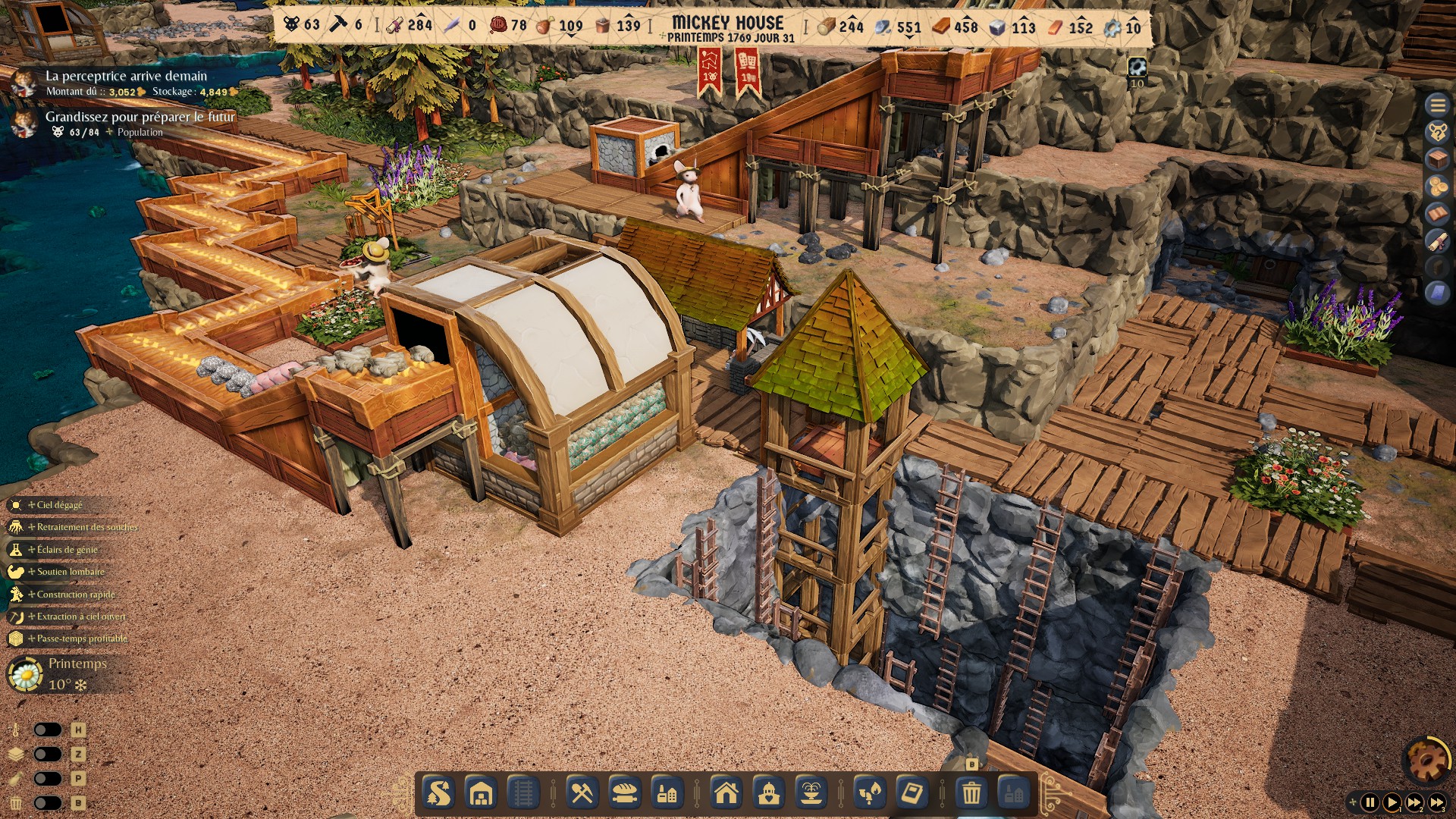Activate the trash can demolish tool
Image resolution: width=1456 pixels, height=819 pixels.
pos(971,794)
